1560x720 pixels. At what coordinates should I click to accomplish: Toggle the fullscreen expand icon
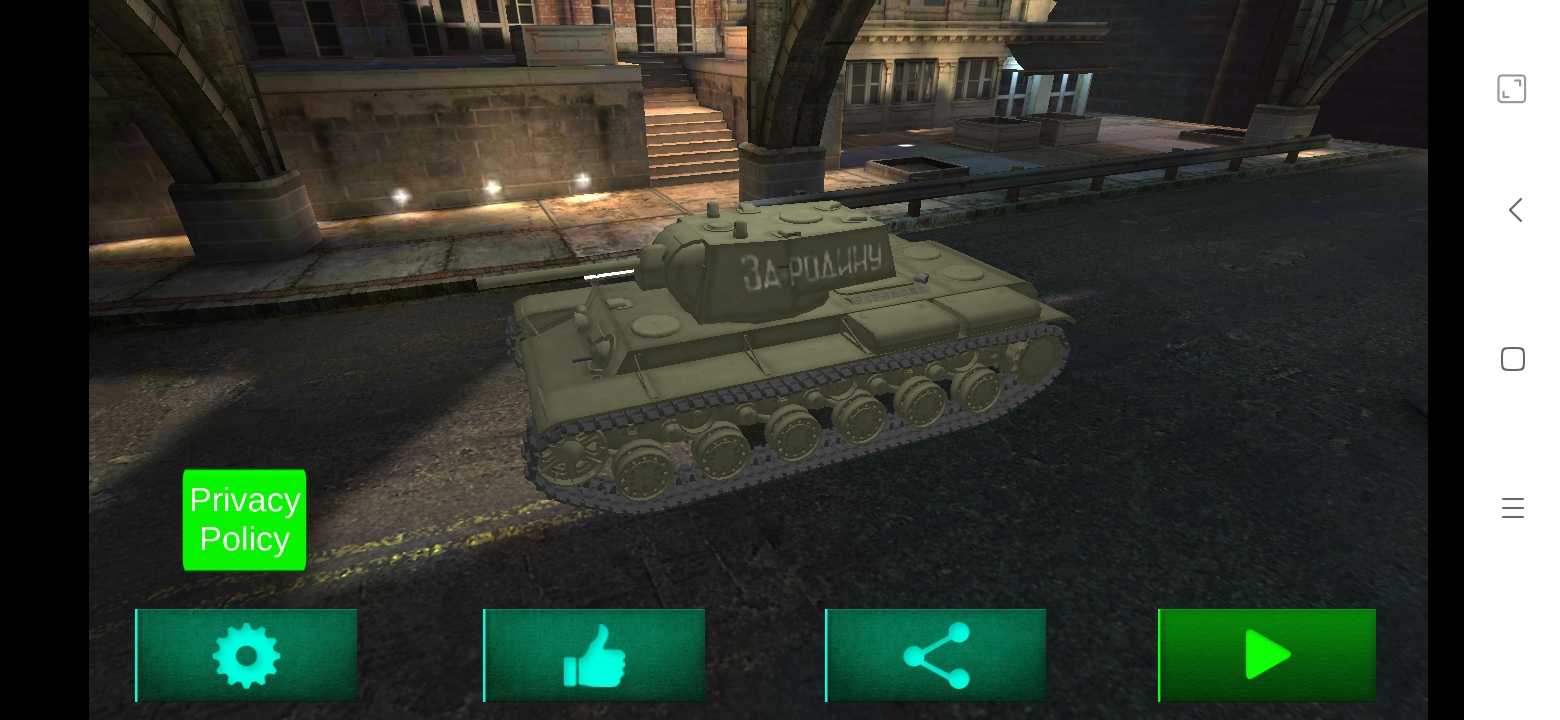pyautogui.click(x=1511, y=89)
